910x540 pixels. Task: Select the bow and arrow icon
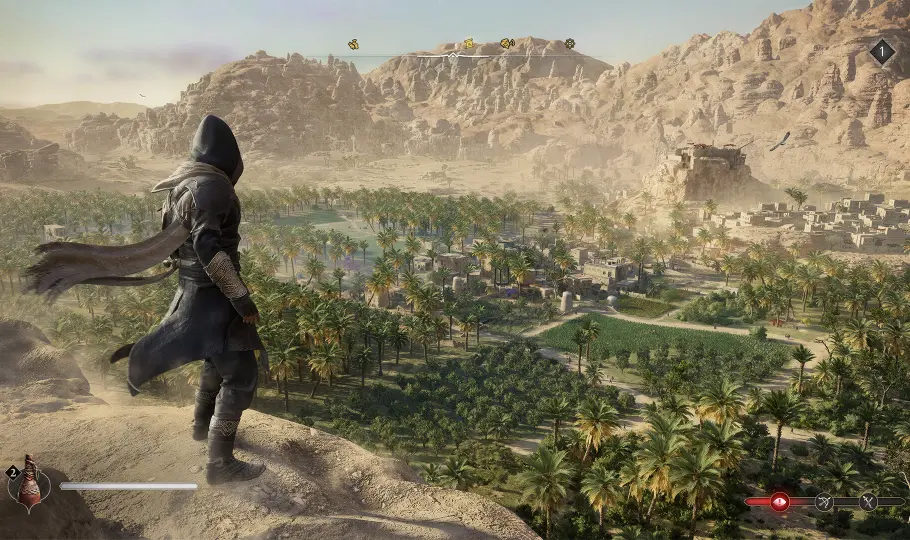(824, 502)
